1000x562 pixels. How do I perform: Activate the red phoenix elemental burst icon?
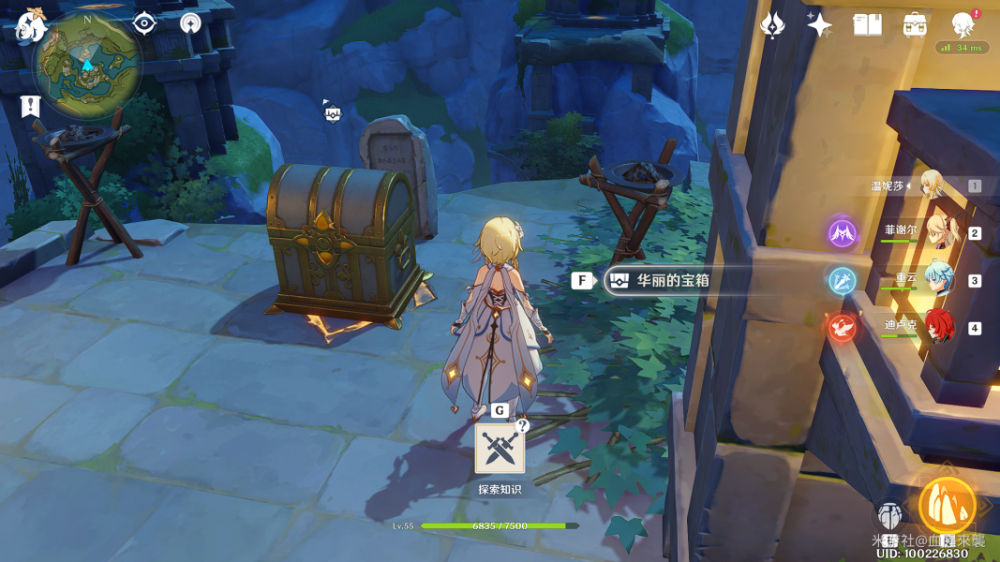pyautogui.click(x=842, y=327)
